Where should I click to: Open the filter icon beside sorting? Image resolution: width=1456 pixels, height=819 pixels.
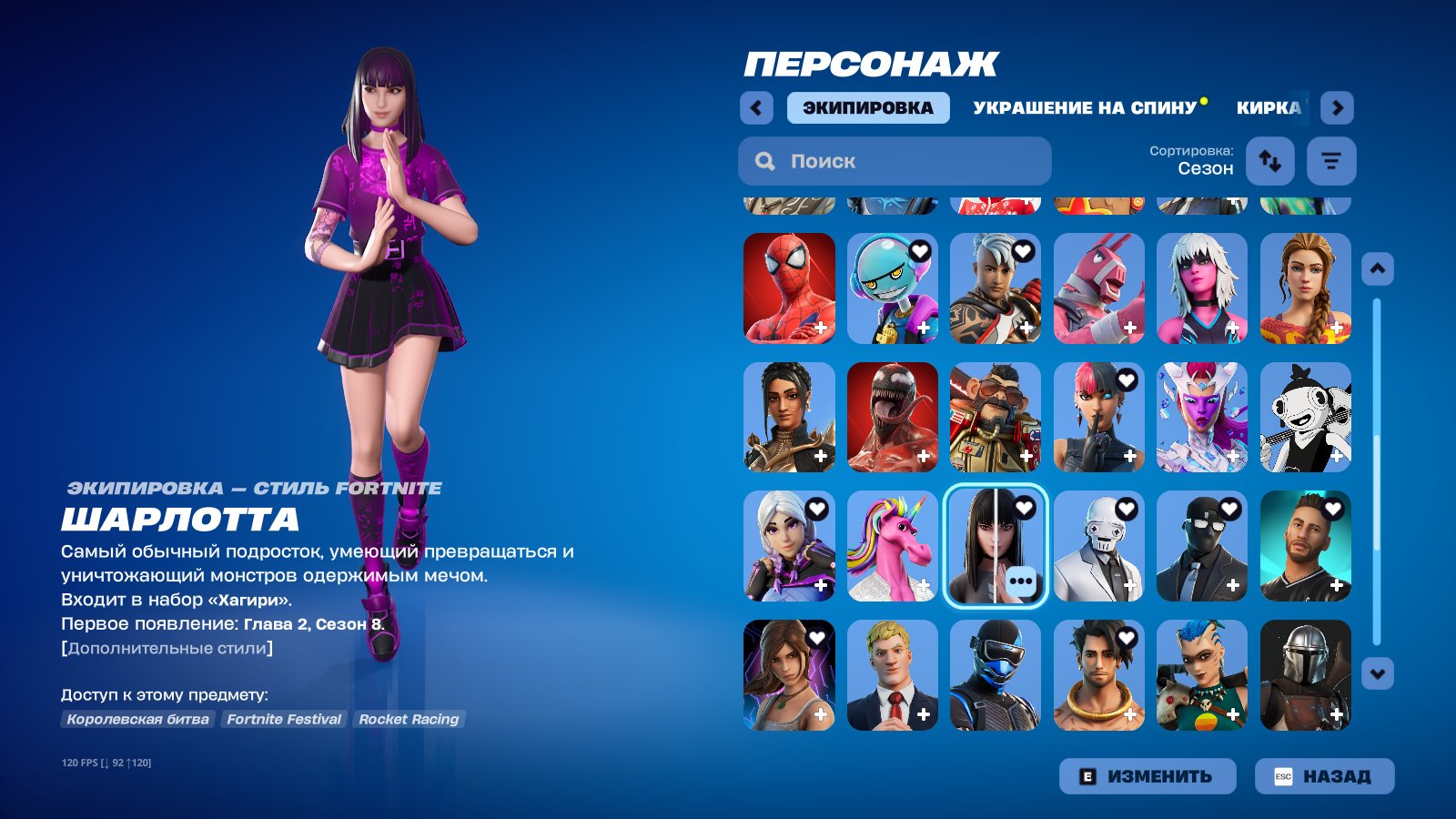point(1330,160)
